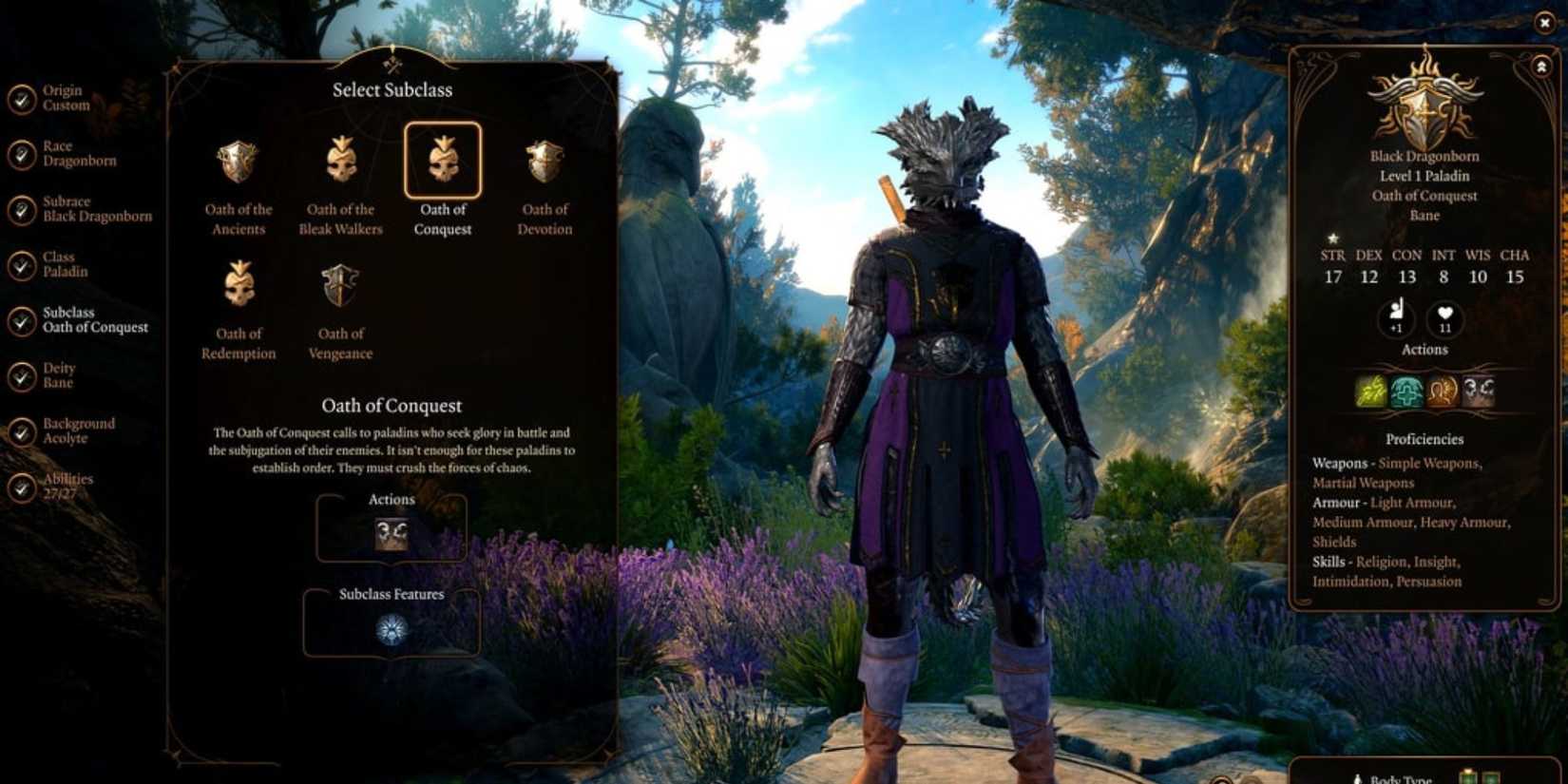
Task: Select the Oath of Vengeance subclass icon
Action: pyautogui.click(x=340, y=285)
